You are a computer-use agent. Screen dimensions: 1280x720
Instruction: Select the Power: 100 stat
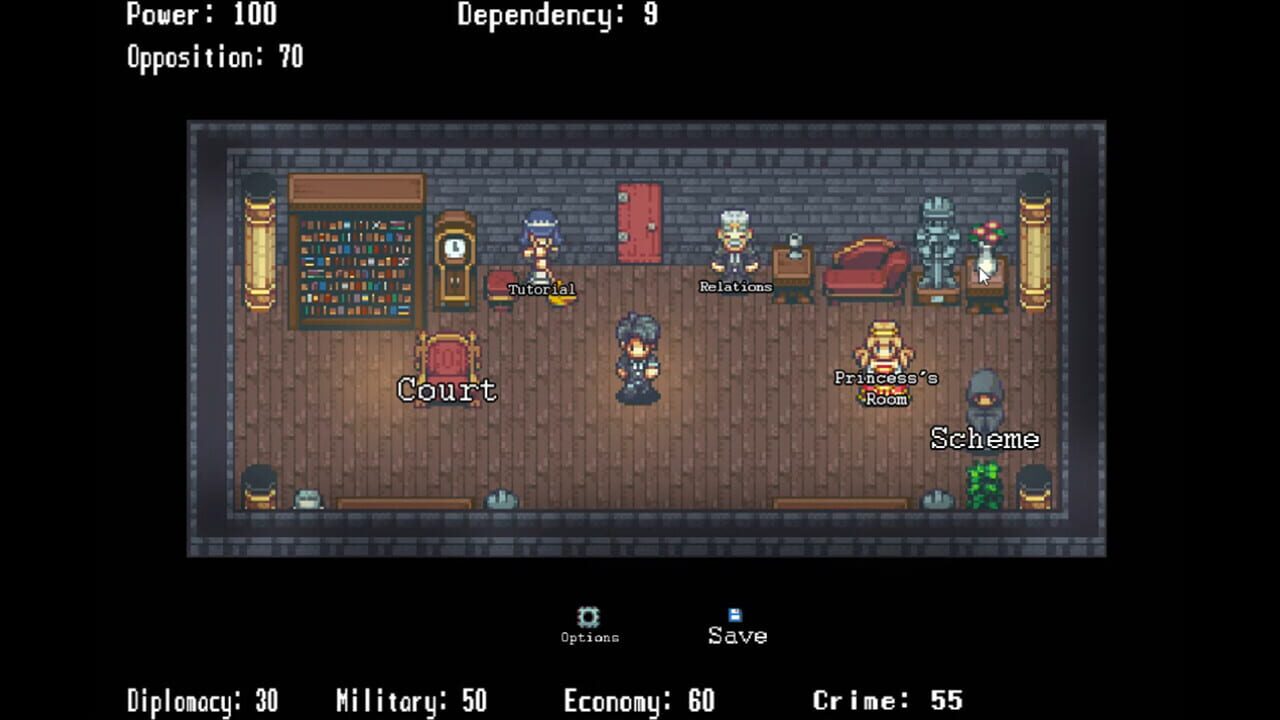coord(199,16)
